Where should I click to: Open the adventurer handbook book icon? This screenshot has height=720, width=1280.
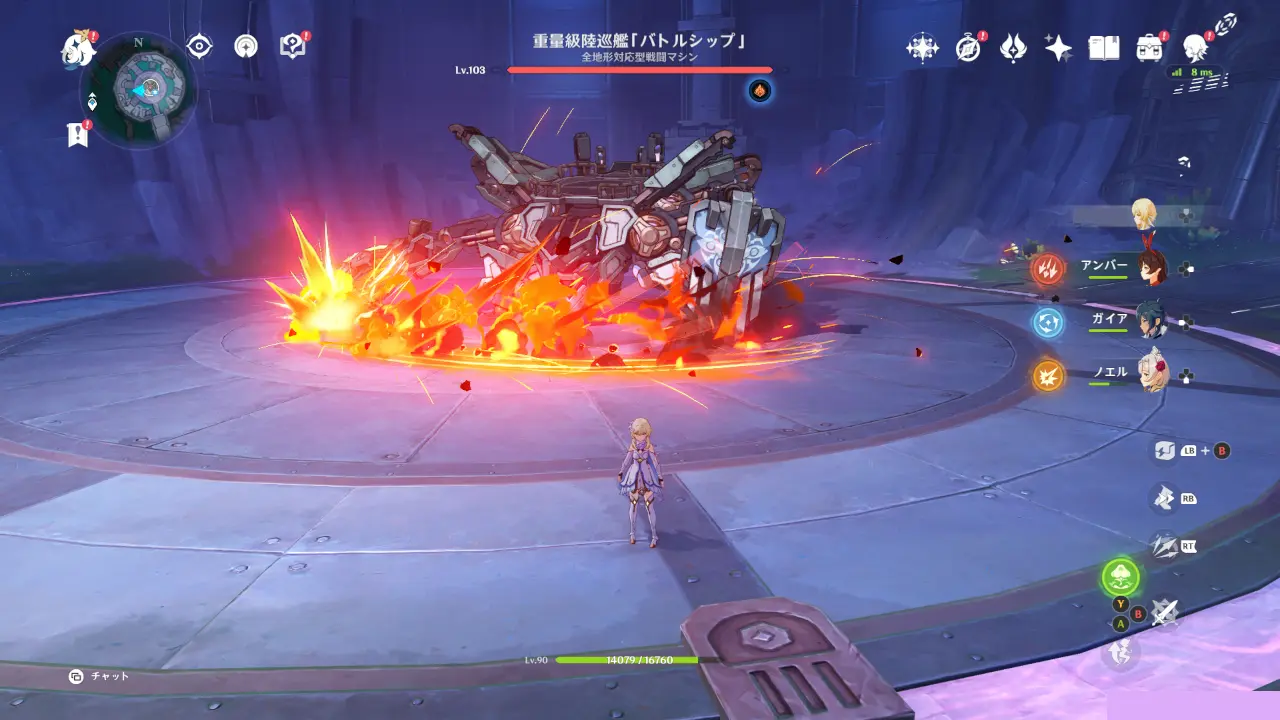coord(1103,48)
